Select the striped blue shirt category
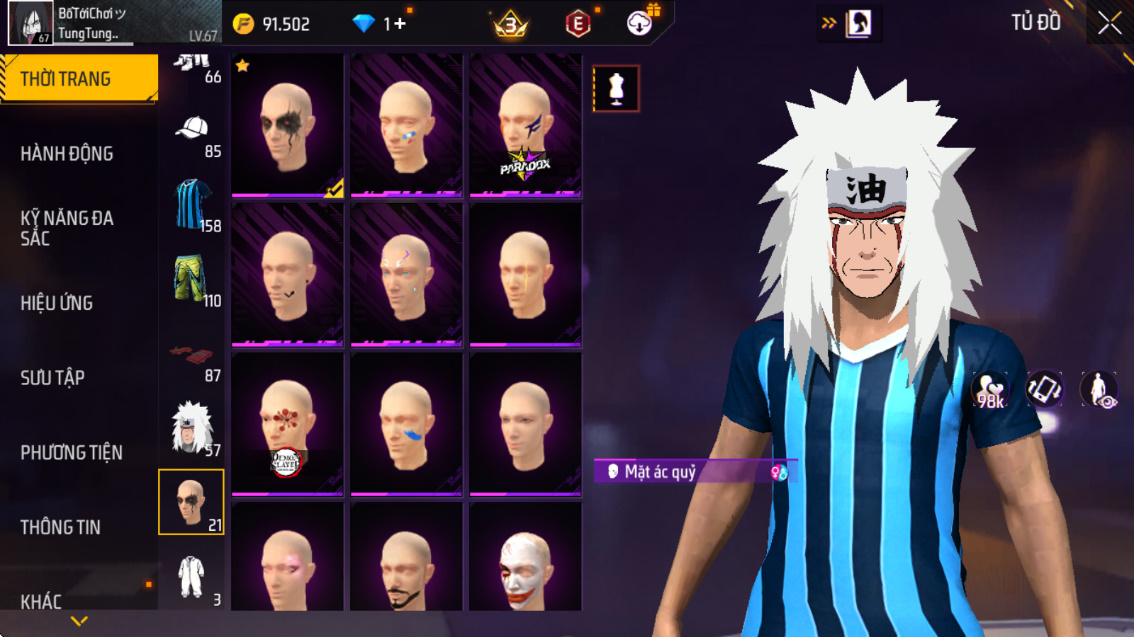Screen dimensions: 1134x637 tap(192, 204)
